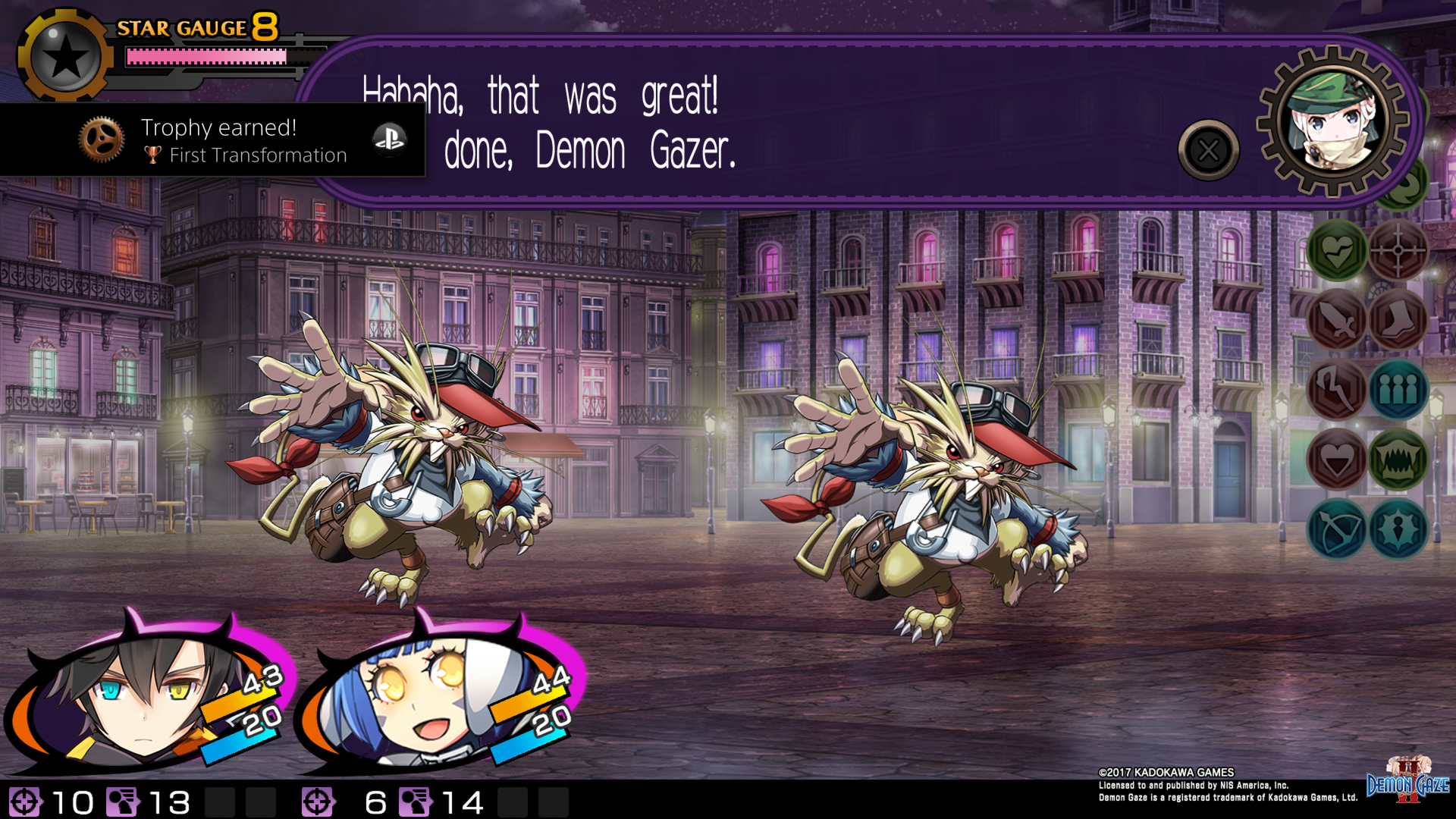1456x819 pixels.
Task: Select the sword attack buff icon
Action: click(x=1335, y=320)
